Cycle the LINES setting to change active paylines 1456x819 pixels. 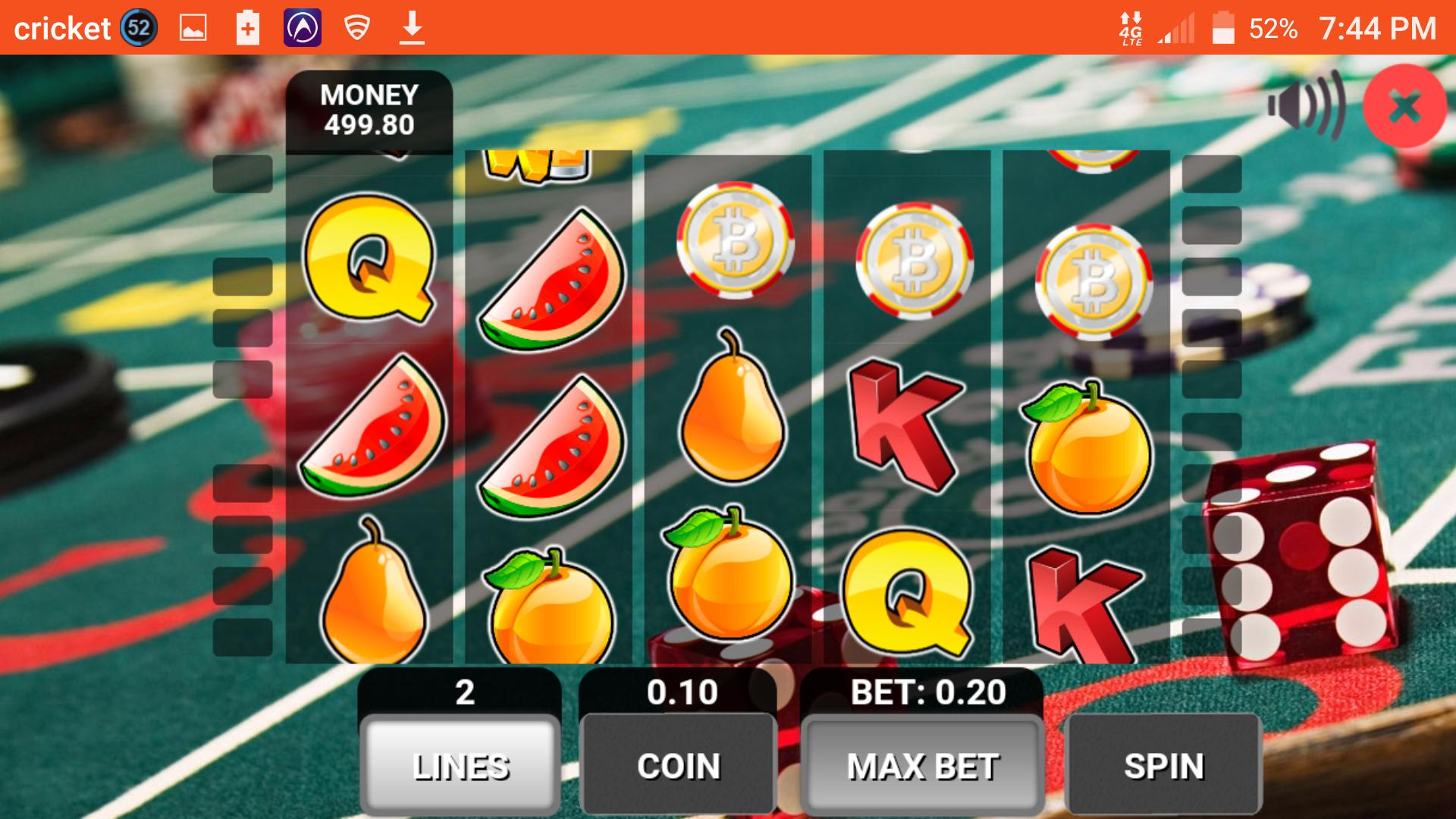(x=460, y=766)
